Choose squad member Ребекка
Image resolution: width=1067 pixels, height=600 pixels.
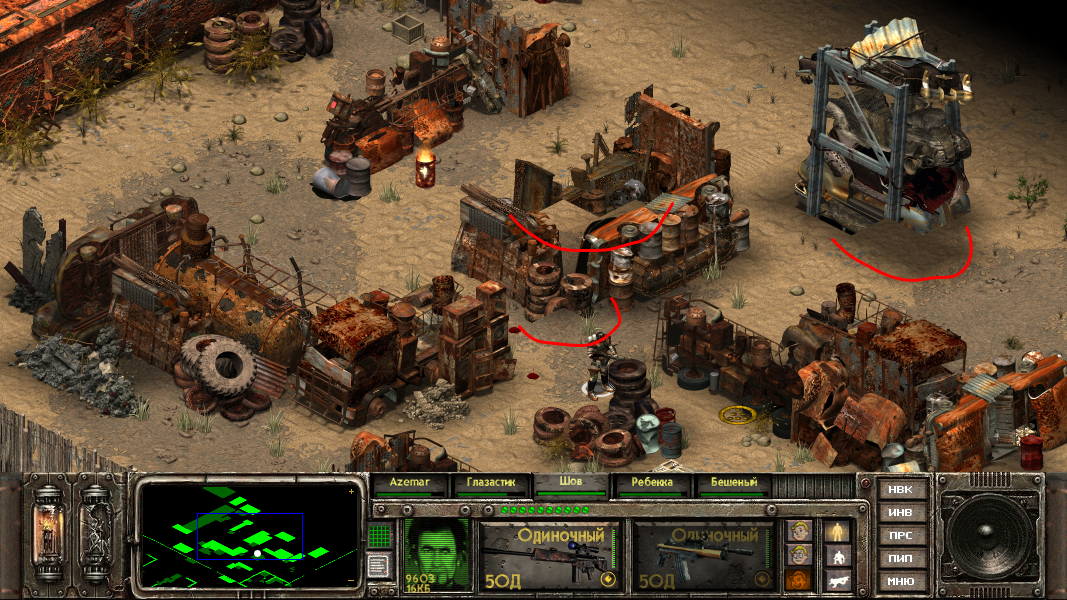[x=652, y=482]
